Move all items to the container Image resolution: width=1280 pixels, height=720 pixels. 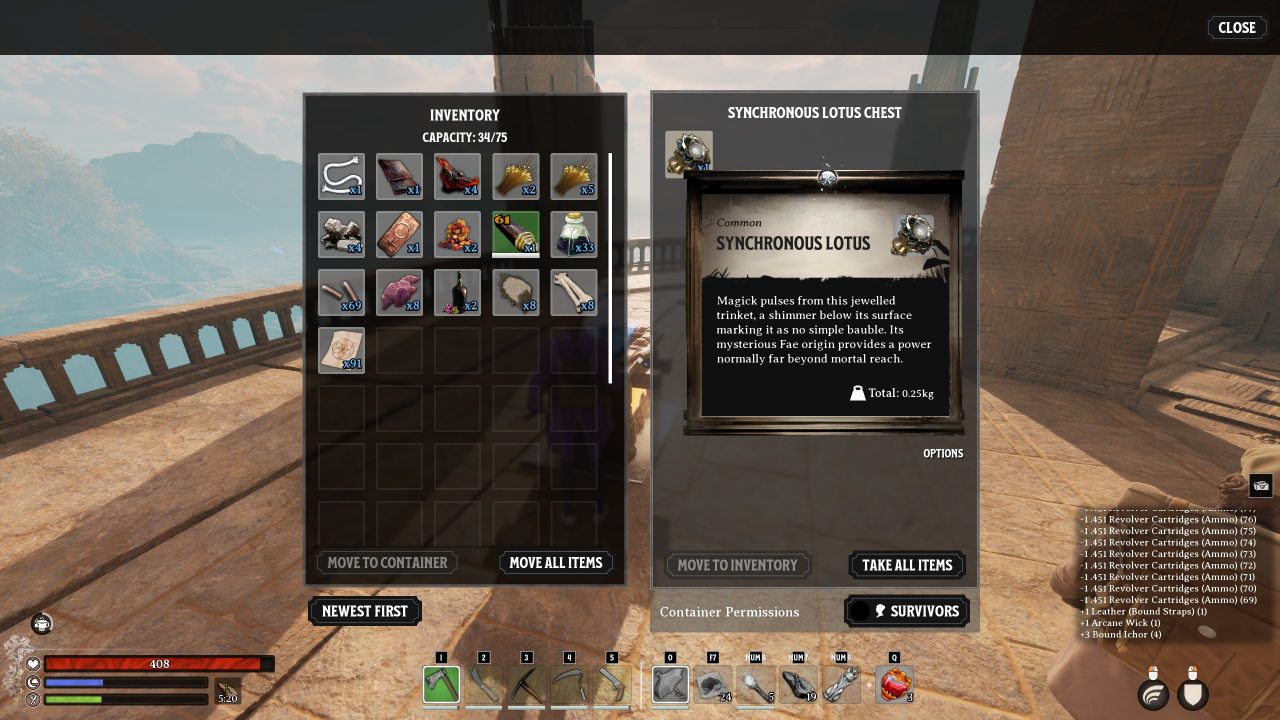point(556,563)
